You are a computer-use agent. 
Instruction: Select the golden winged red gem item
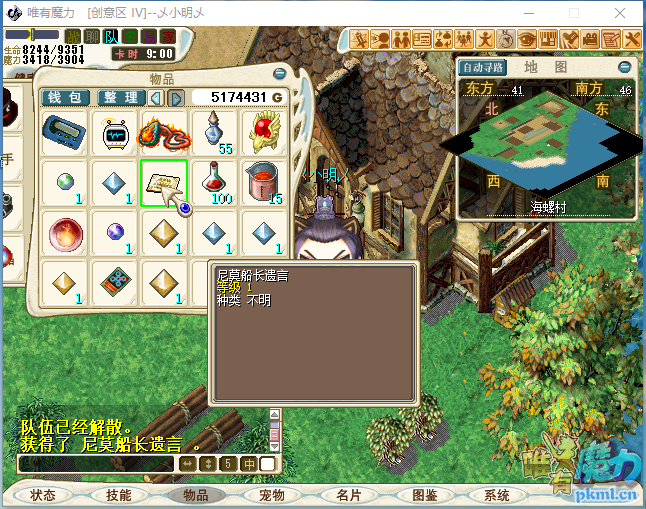(263, 133)
